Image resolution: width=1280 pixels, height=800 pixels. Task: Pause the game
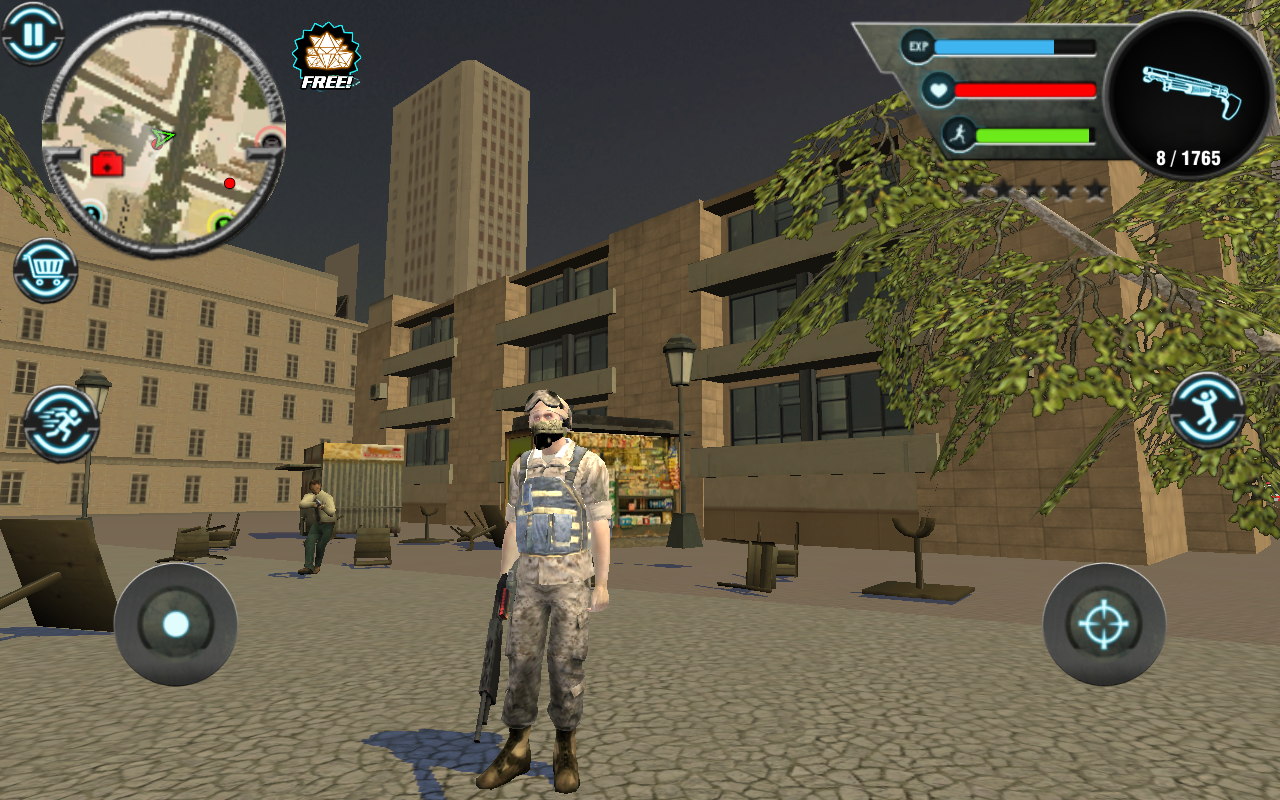point(33,33)
